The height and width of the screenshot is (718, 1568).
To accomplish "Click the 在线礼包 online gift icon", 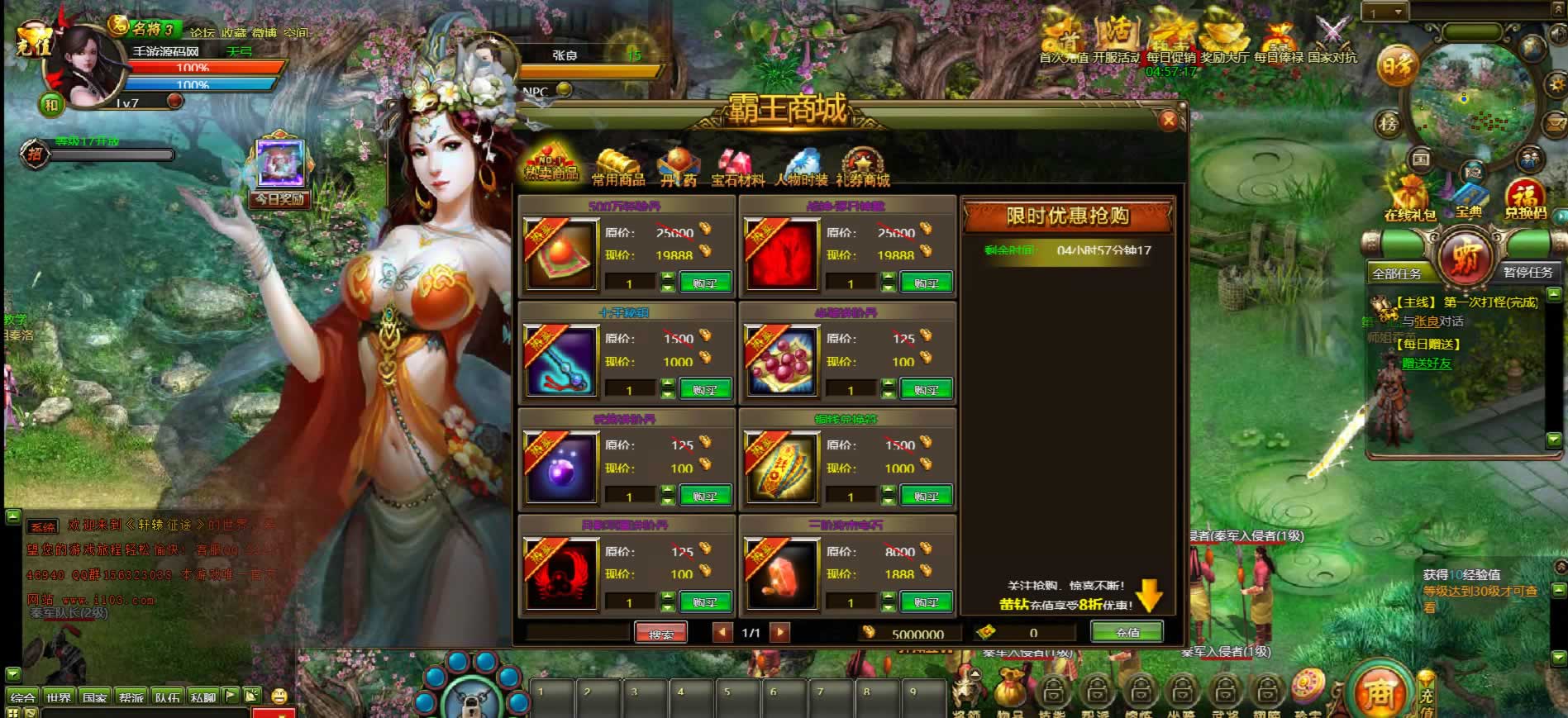I will [1409, 198].
